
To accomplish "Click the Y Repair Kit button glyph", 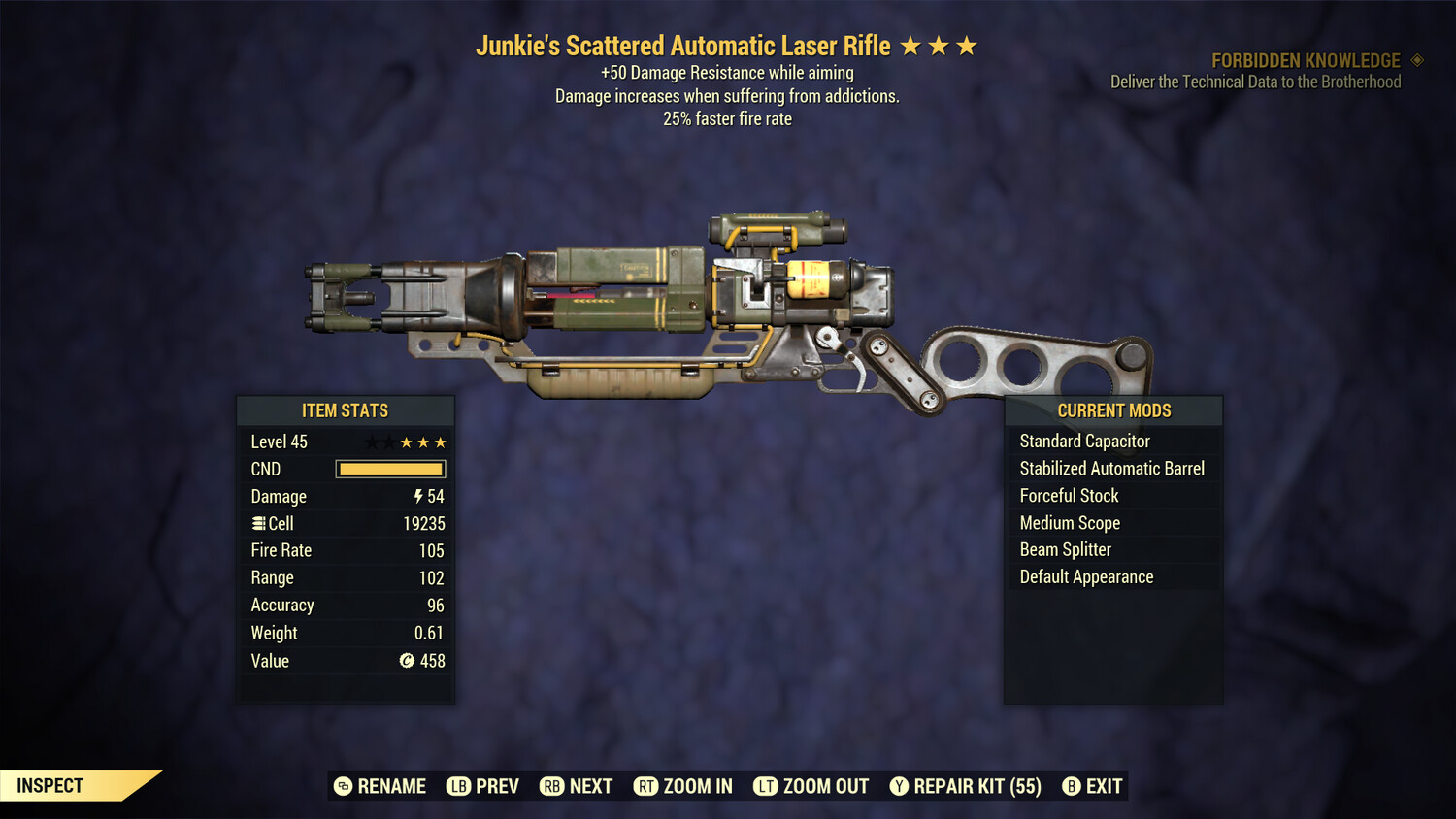I will coord(898,786).
